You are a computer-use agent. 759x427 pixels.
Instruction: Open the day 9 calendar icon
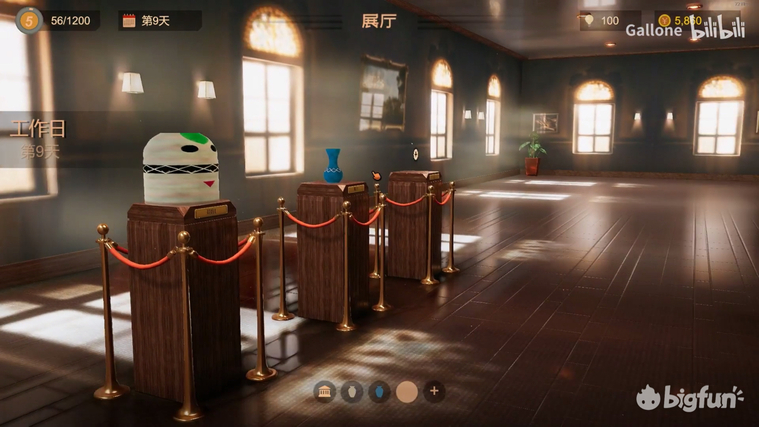pos(128,20)
